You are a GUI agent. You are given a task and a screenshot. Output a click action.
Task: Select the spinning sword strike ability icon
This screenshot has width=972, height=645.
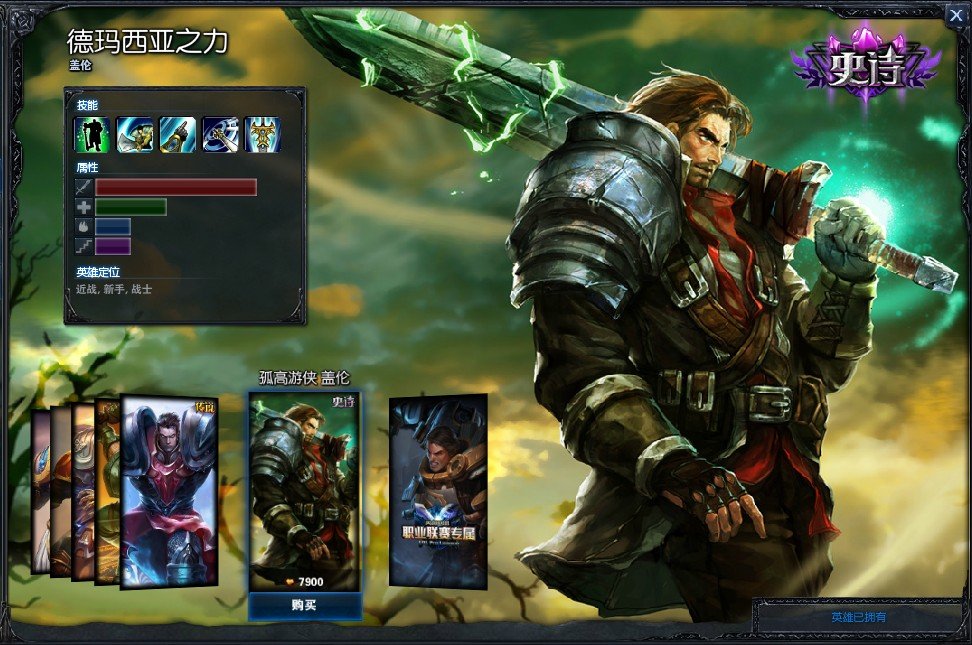coord(134,135)
